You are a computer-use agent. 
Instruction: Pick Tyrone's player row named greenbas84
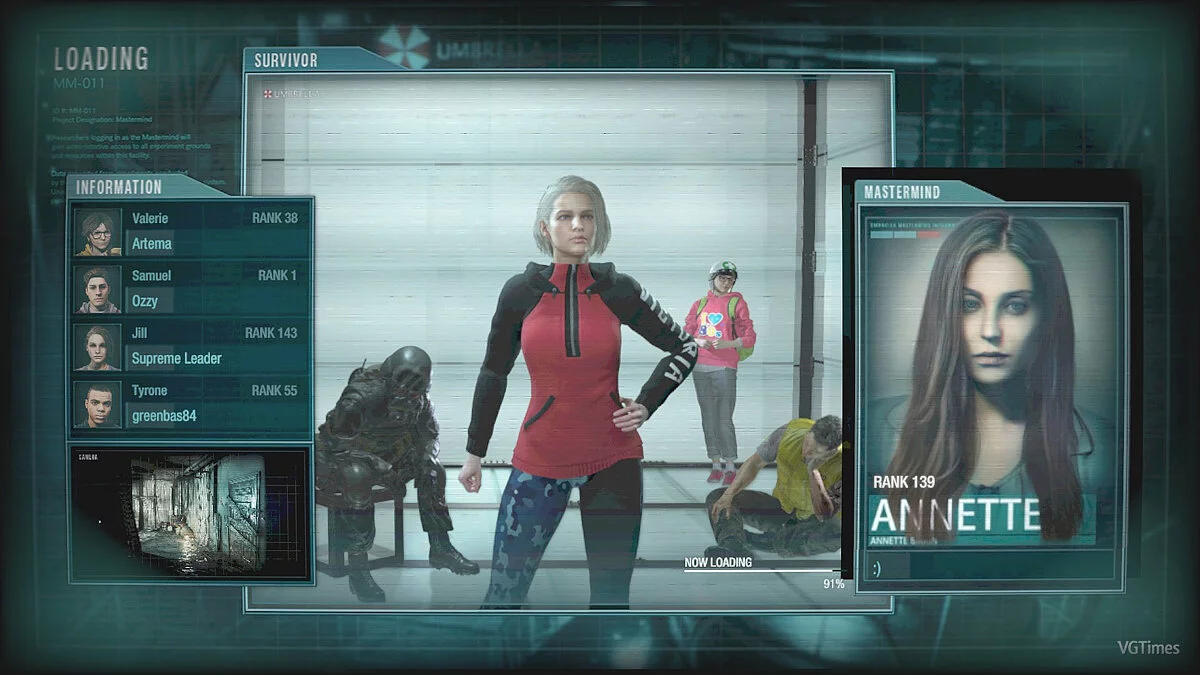pyautogui.click(x=191, y=405)
